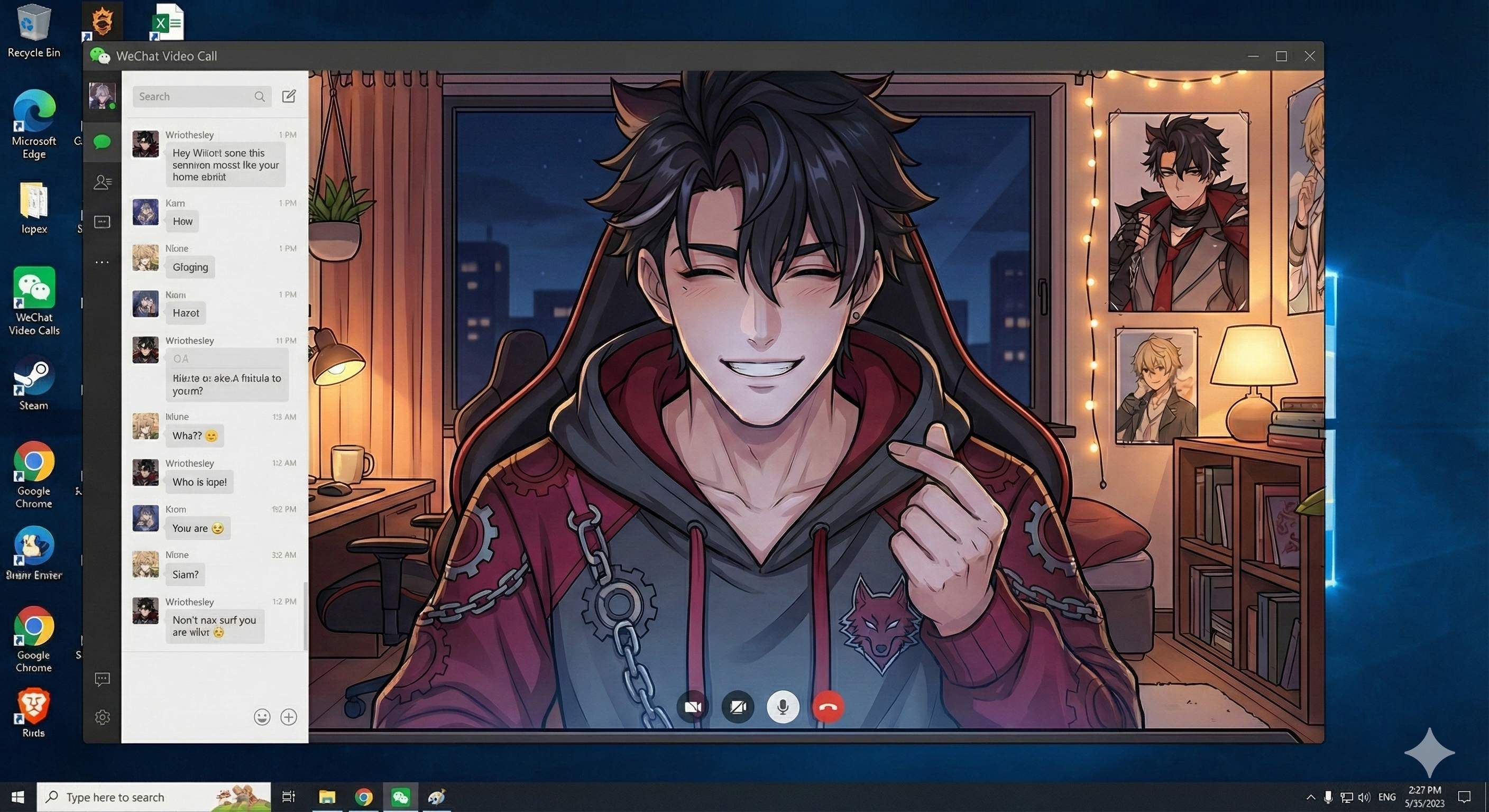Close the WeChat Video Call window
This screenshot has height=812, width=1489.
[x=1309, y=56]
